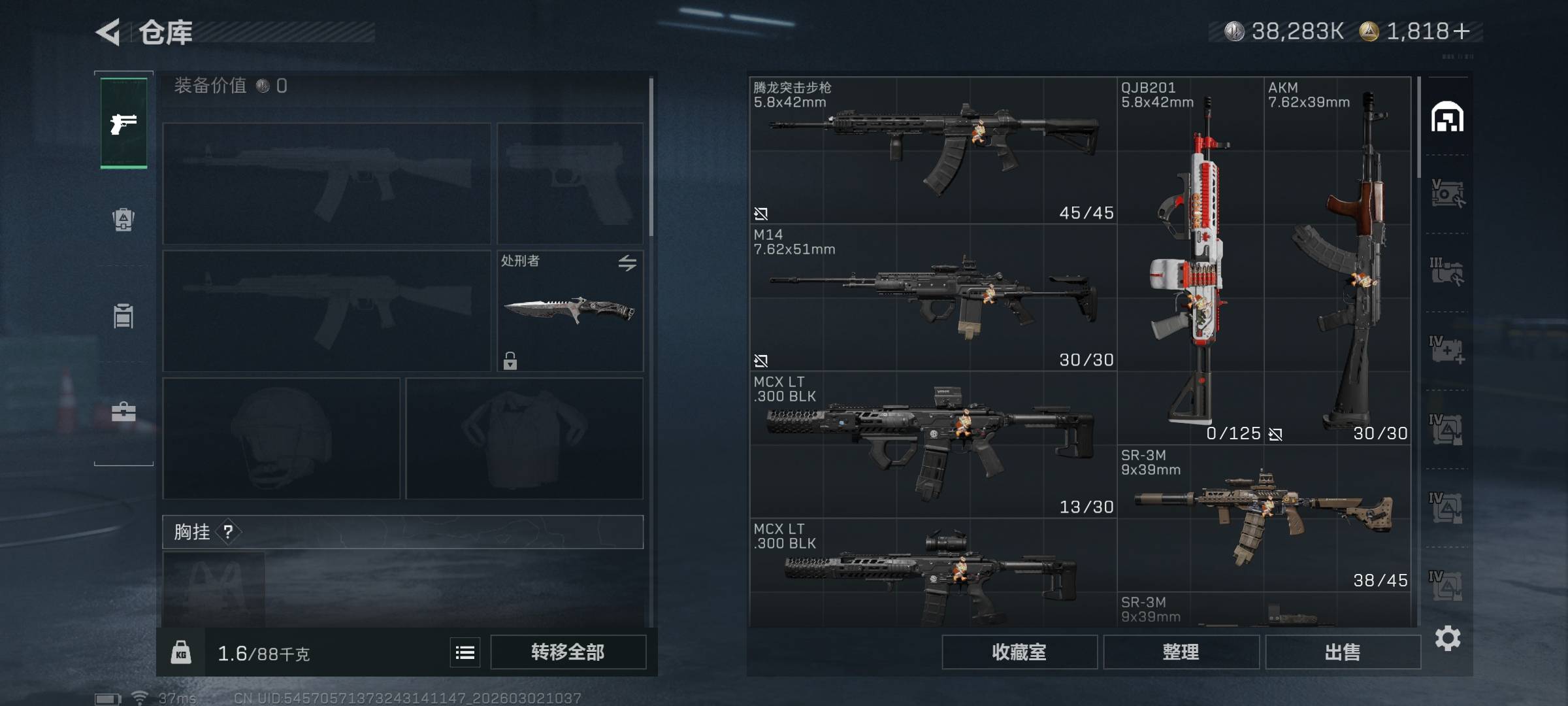Select the 处刑者 knife slot

[x=570, y=311]
